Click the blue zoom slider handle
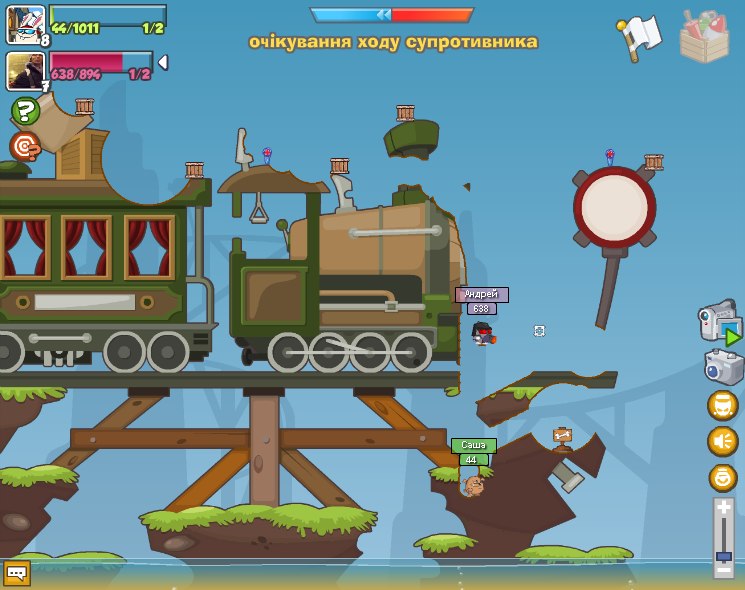745x590 pixels. [x=724, y=555]
